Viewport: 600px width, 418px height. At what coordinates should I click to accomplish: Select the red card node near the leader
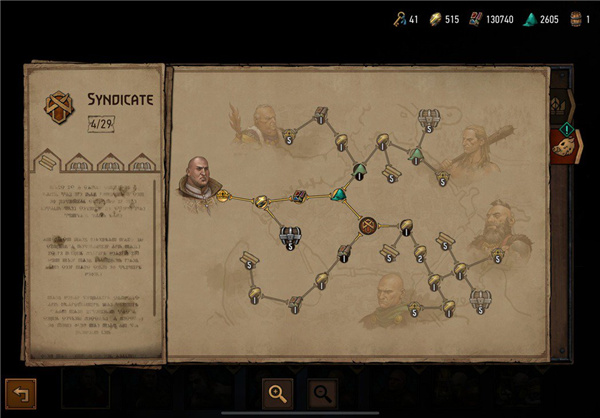299,197
